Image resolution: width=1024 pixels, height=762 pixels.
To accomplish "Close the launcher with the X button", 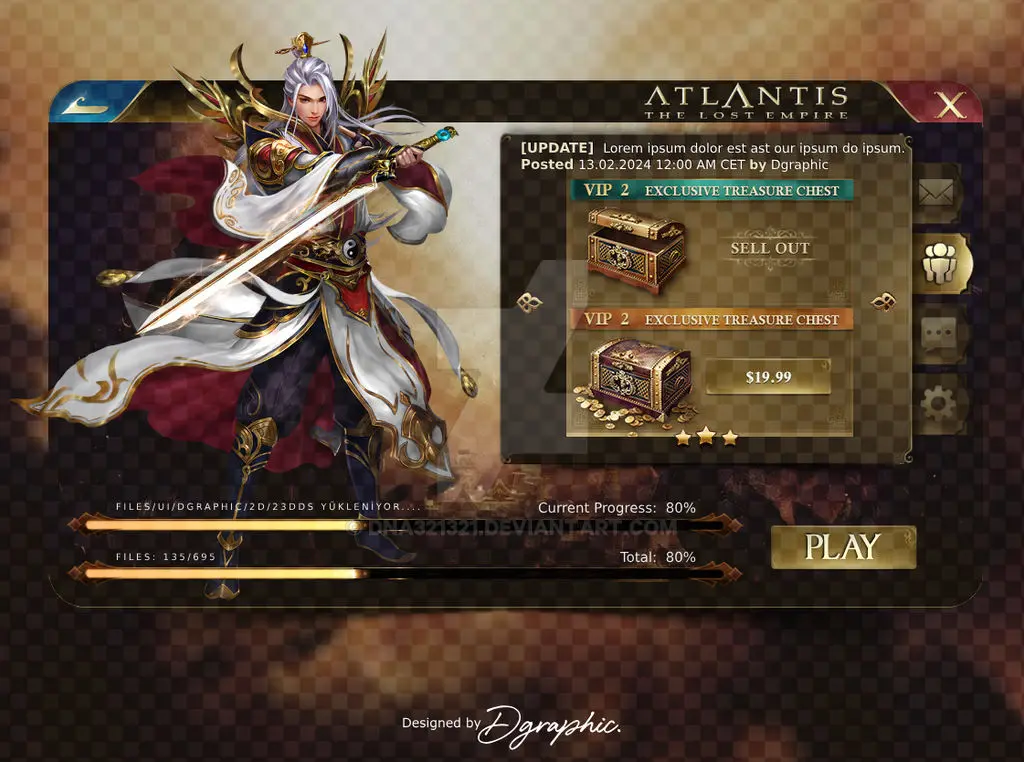I will point(949,105).
